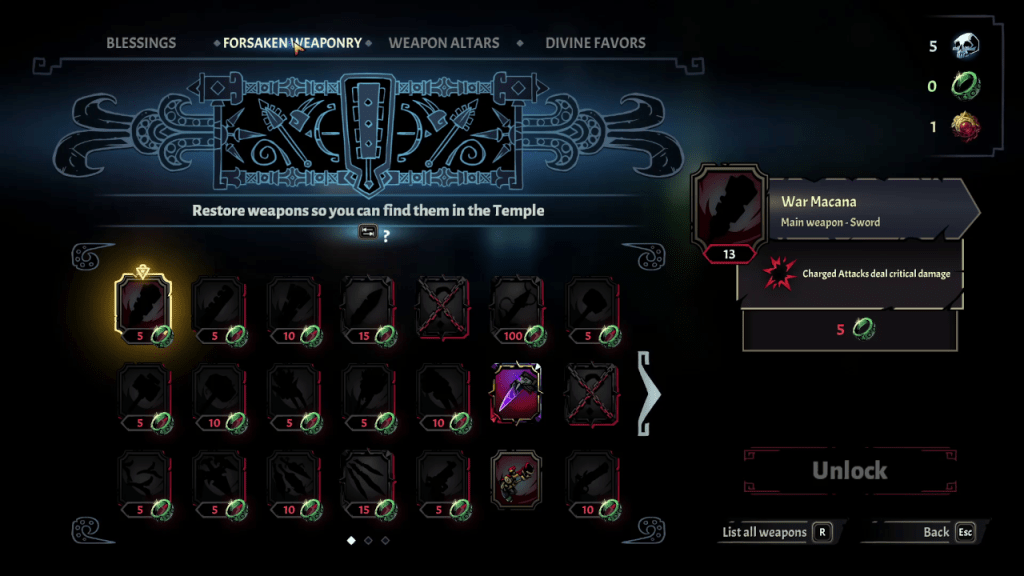The image size is (1024, 576).
Task: Select the Forsaken Weaponry tab
Action: tap(292, 43)
